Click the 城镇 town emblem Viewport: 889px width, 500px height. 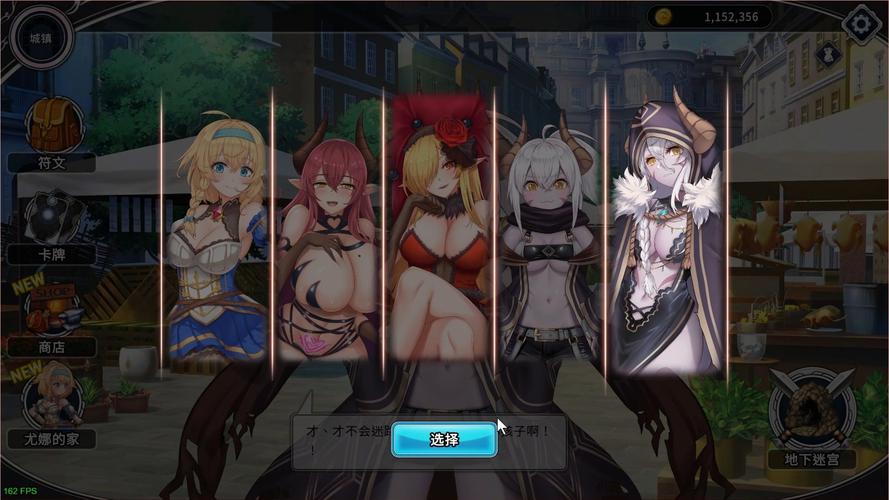[x=40, y=38]
